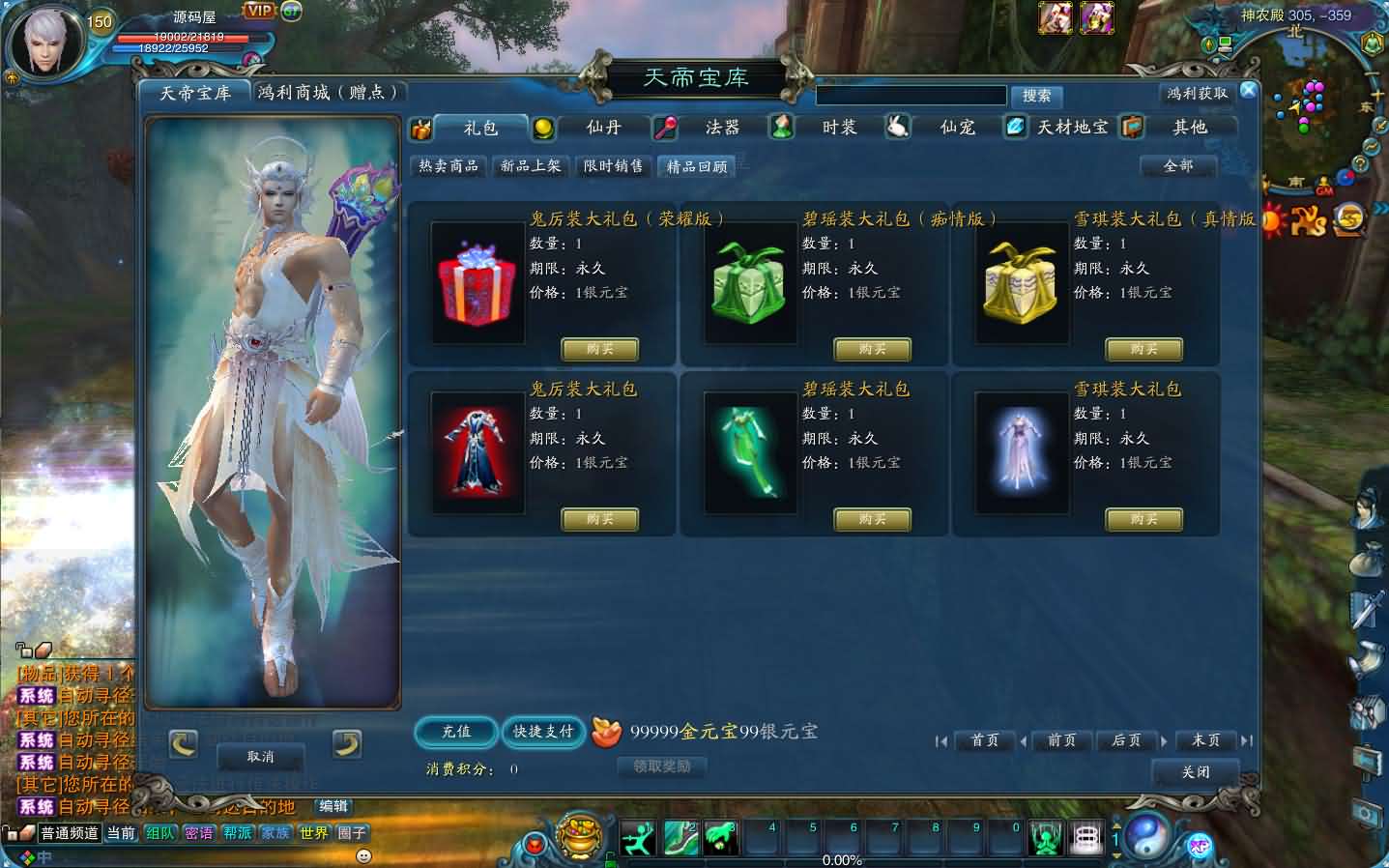
Task: Open the 礼包 gift pack category icon
Action: 420,128
